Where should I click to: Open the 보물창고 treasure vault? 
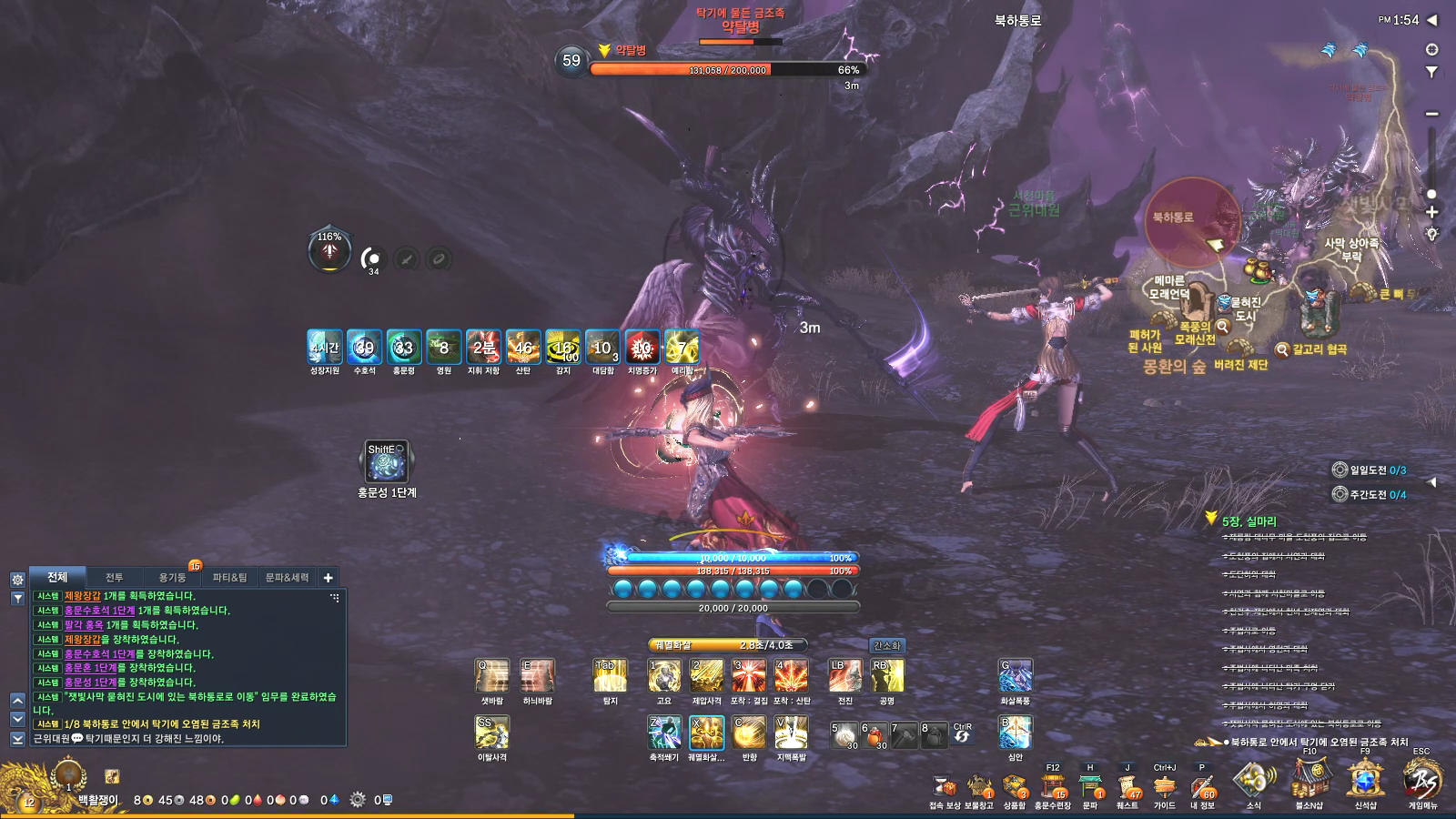click(x=979, y=787)
